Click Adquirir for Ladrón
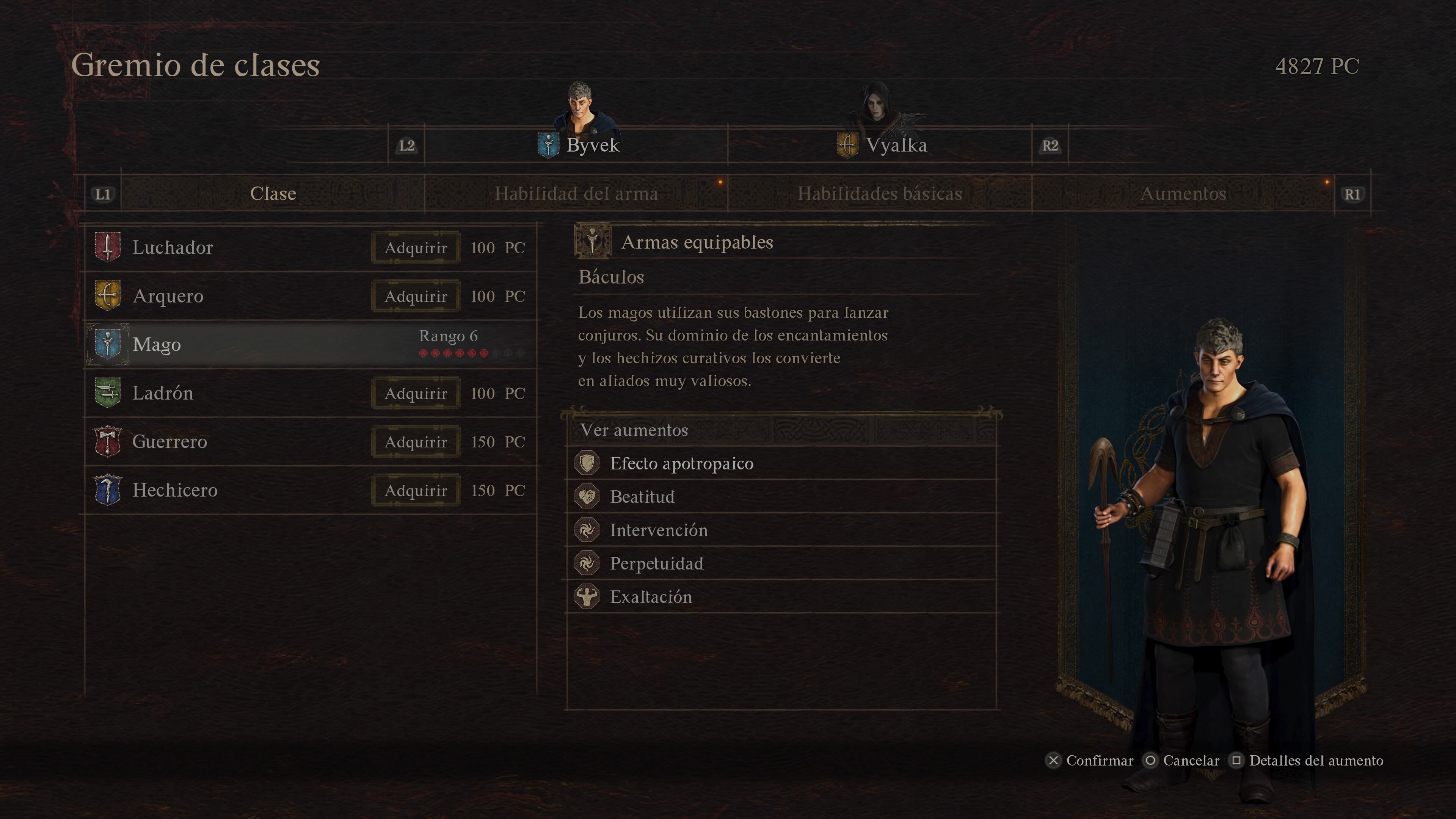 coord(416,394)
